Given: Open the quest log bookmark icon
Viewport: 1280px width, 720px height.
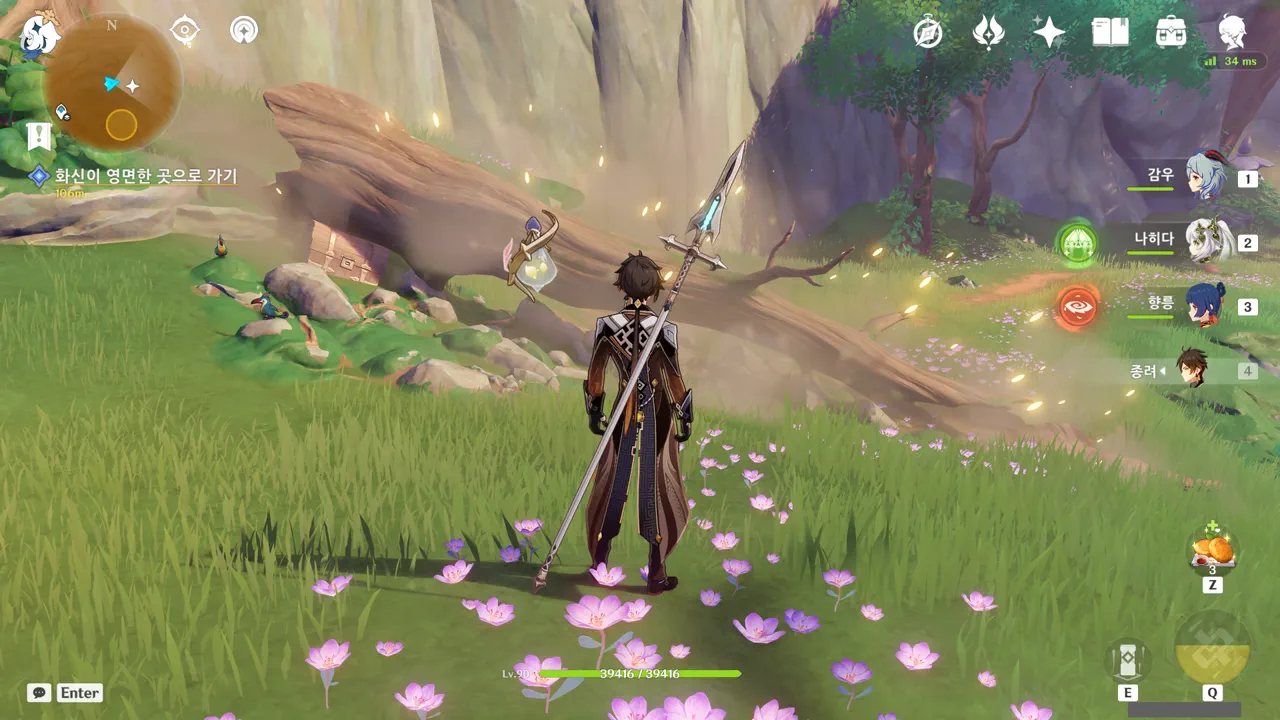Looking at the screenshot, I should tap(39, 137).
